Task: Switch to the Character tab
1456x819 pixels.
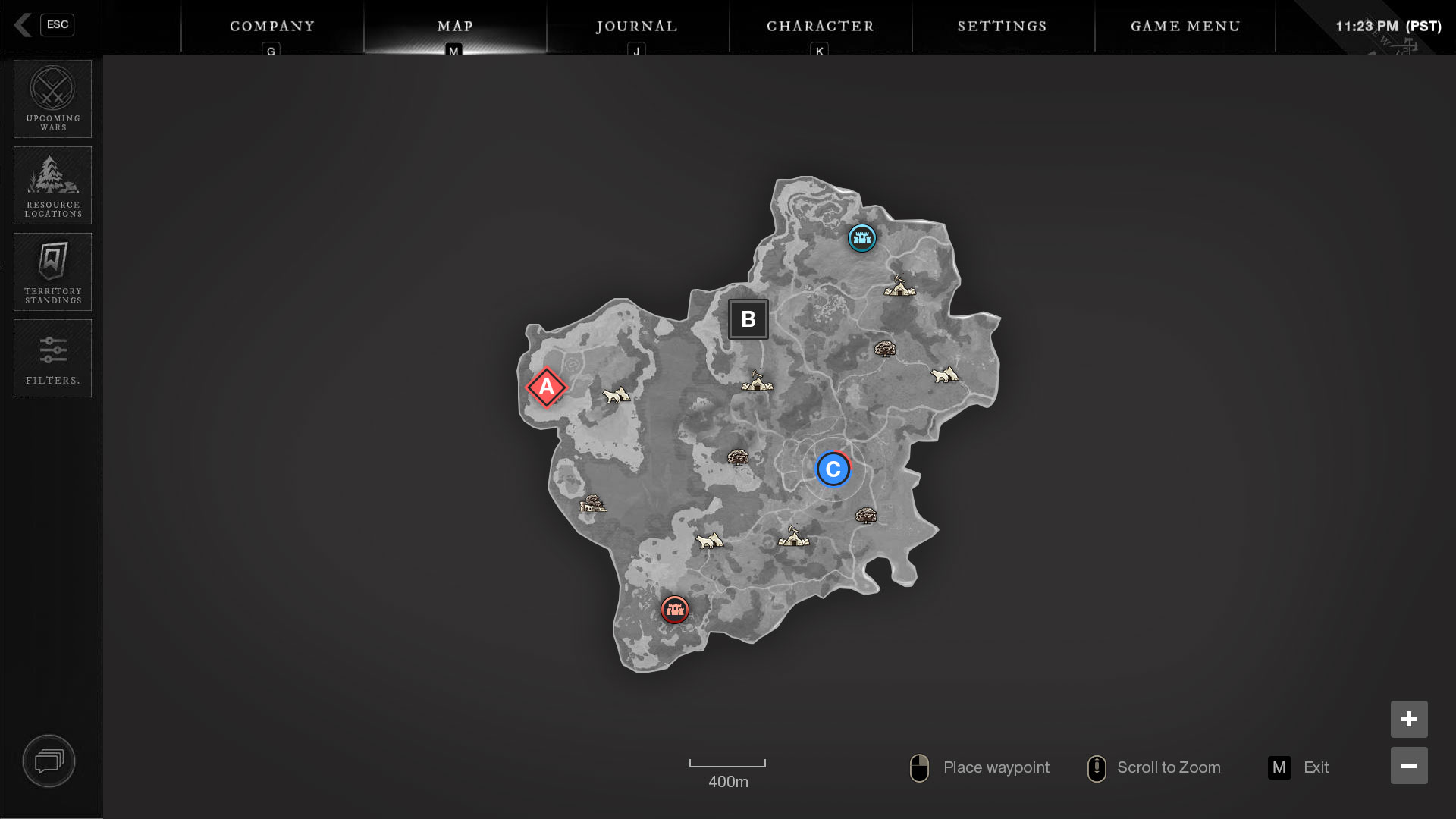Action: (820, 27)
